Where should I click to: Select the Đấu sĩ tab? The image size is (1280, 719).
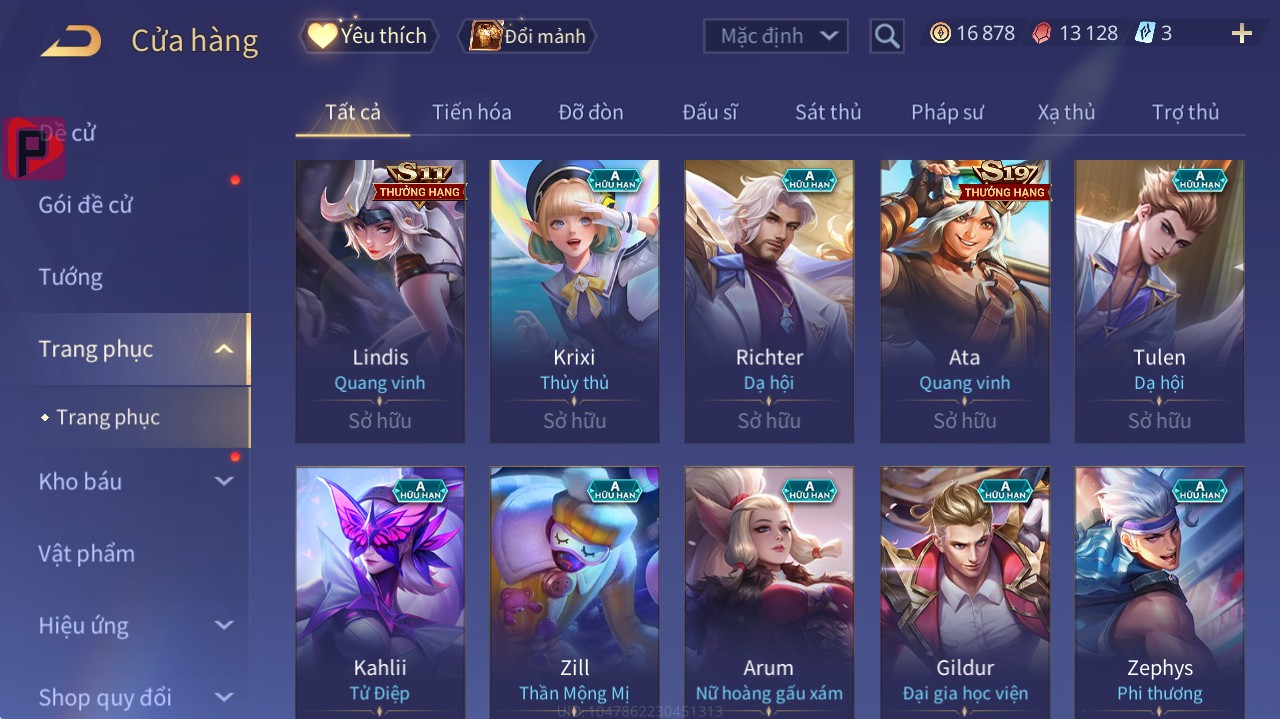click(709, 112)
